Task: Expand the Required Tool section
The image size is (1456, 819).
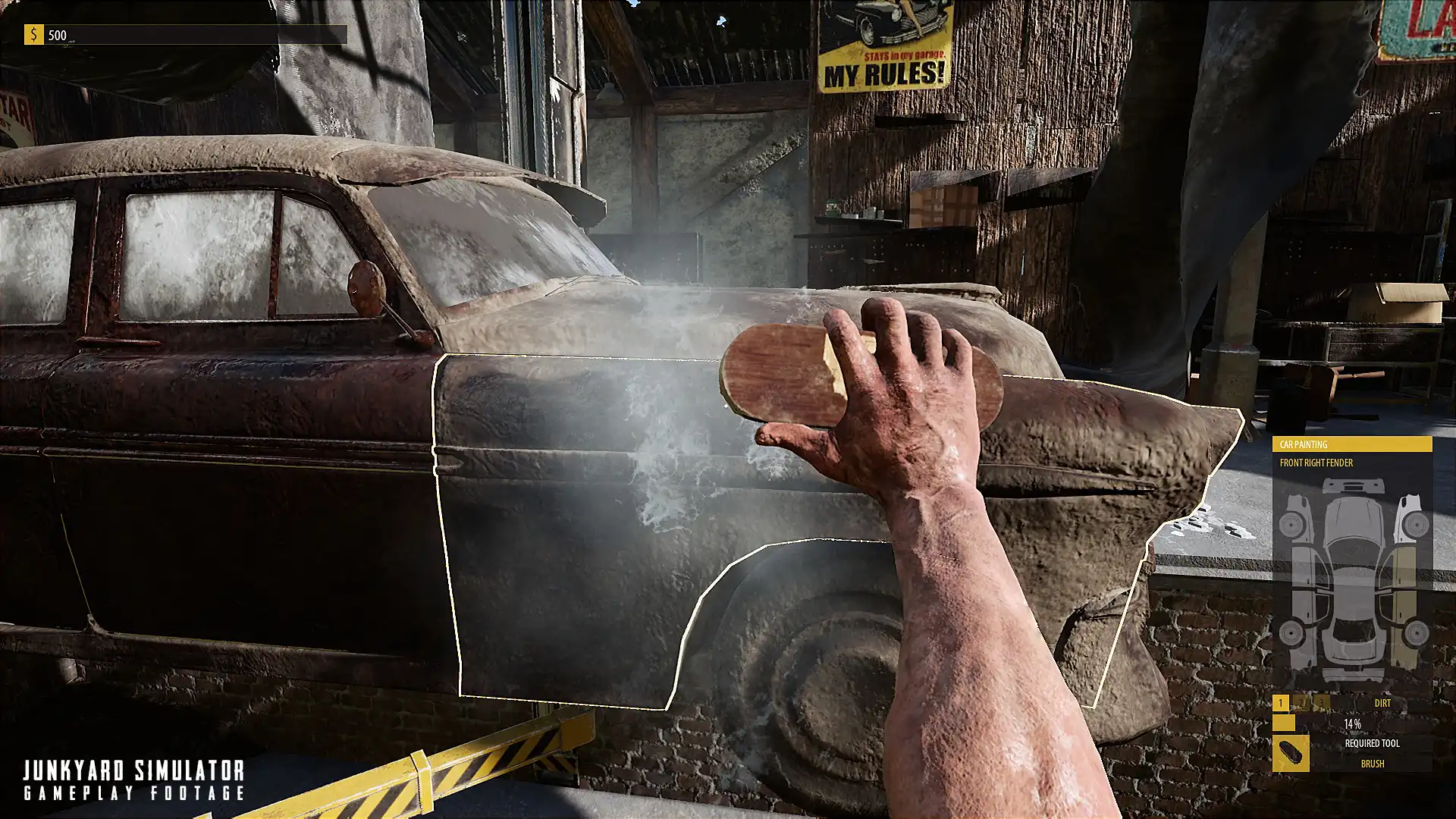Action: pyautogui.click(x=1373, y=742)
